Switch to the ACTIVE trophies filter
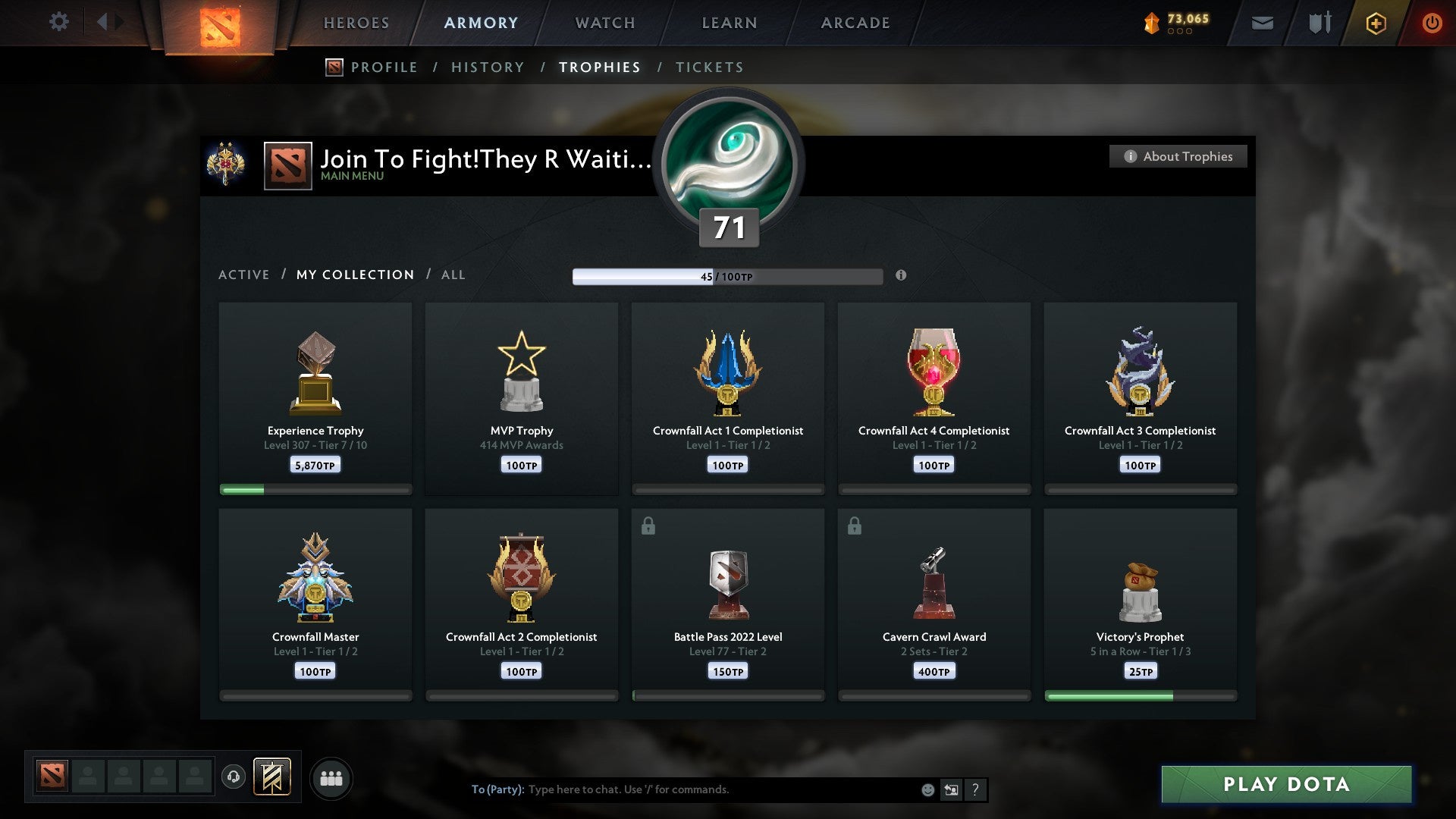This screenshot has height=819, width=1456. click(244, 275)
